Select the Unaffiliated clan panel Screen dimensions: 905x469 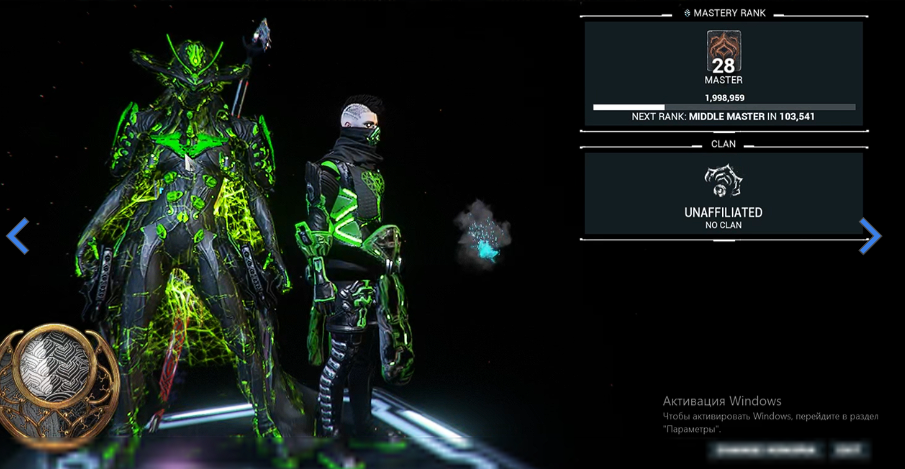click(x=723, y=194)
